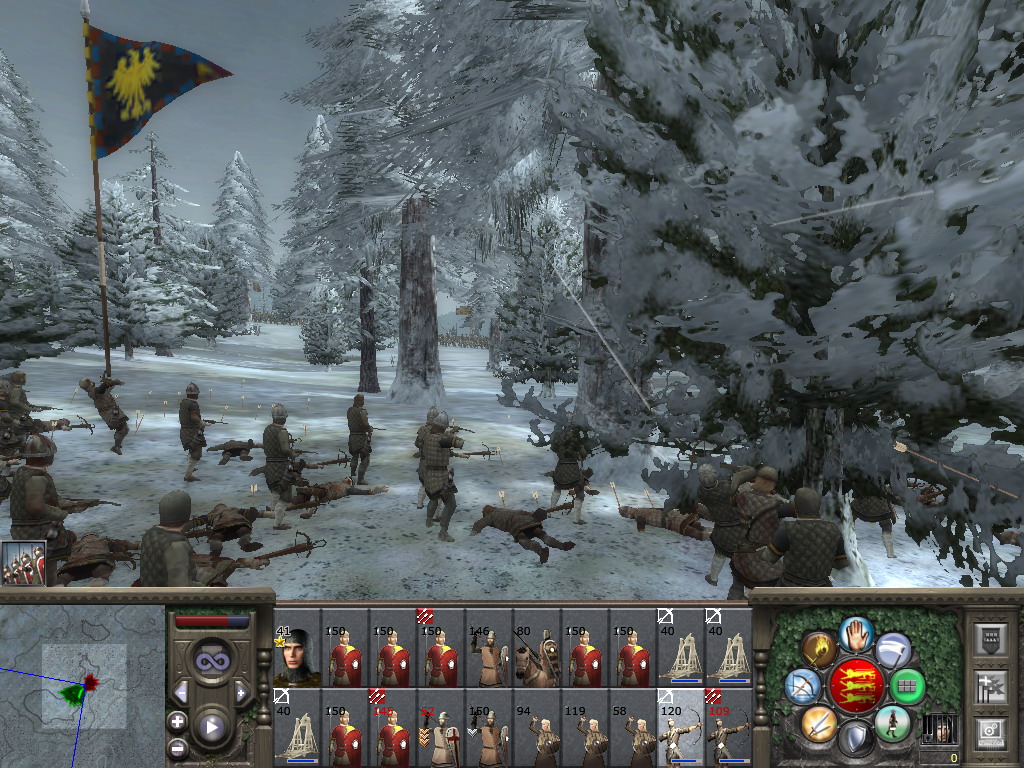Viewport: 1024px width, 768px height.
Task: Toggle fire at will with the bow icon
Action: coord(802,686)
